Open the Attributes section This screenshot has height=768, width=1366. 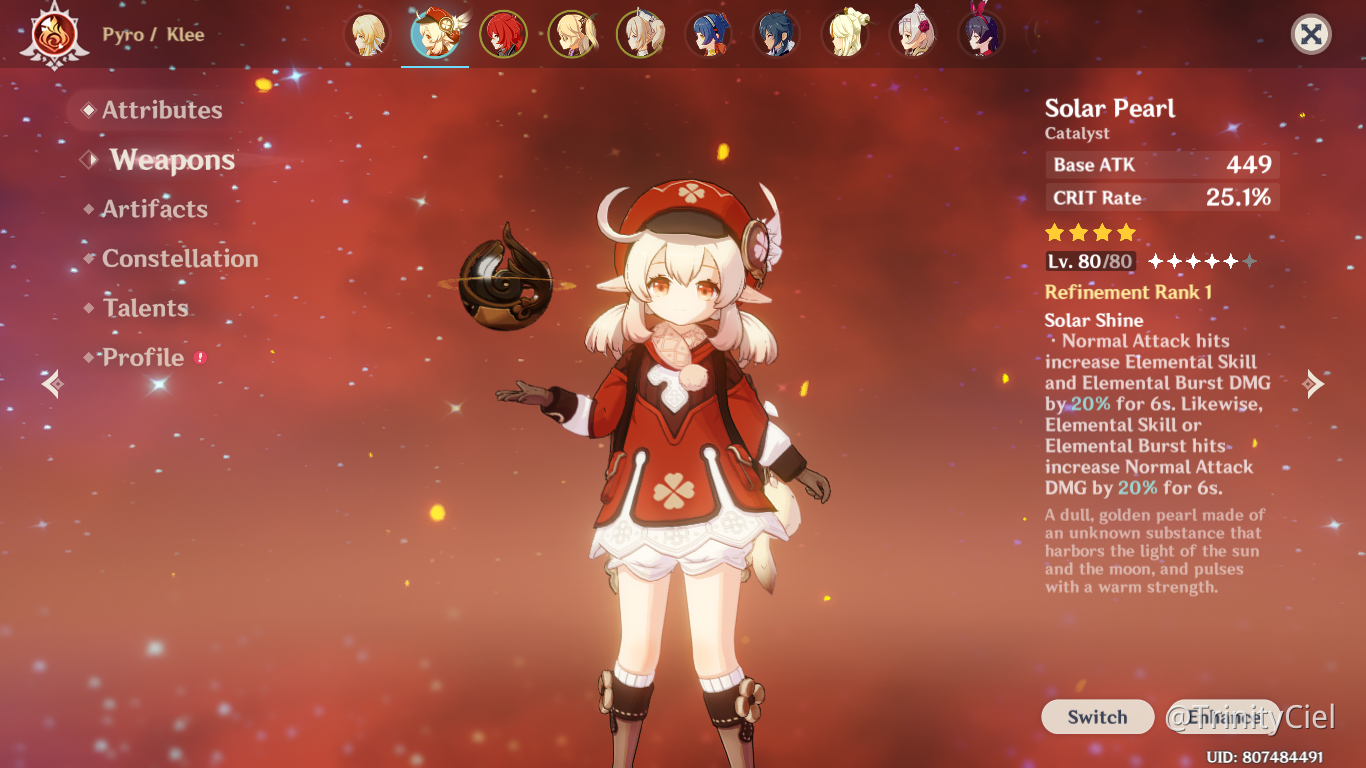(161, 110)
